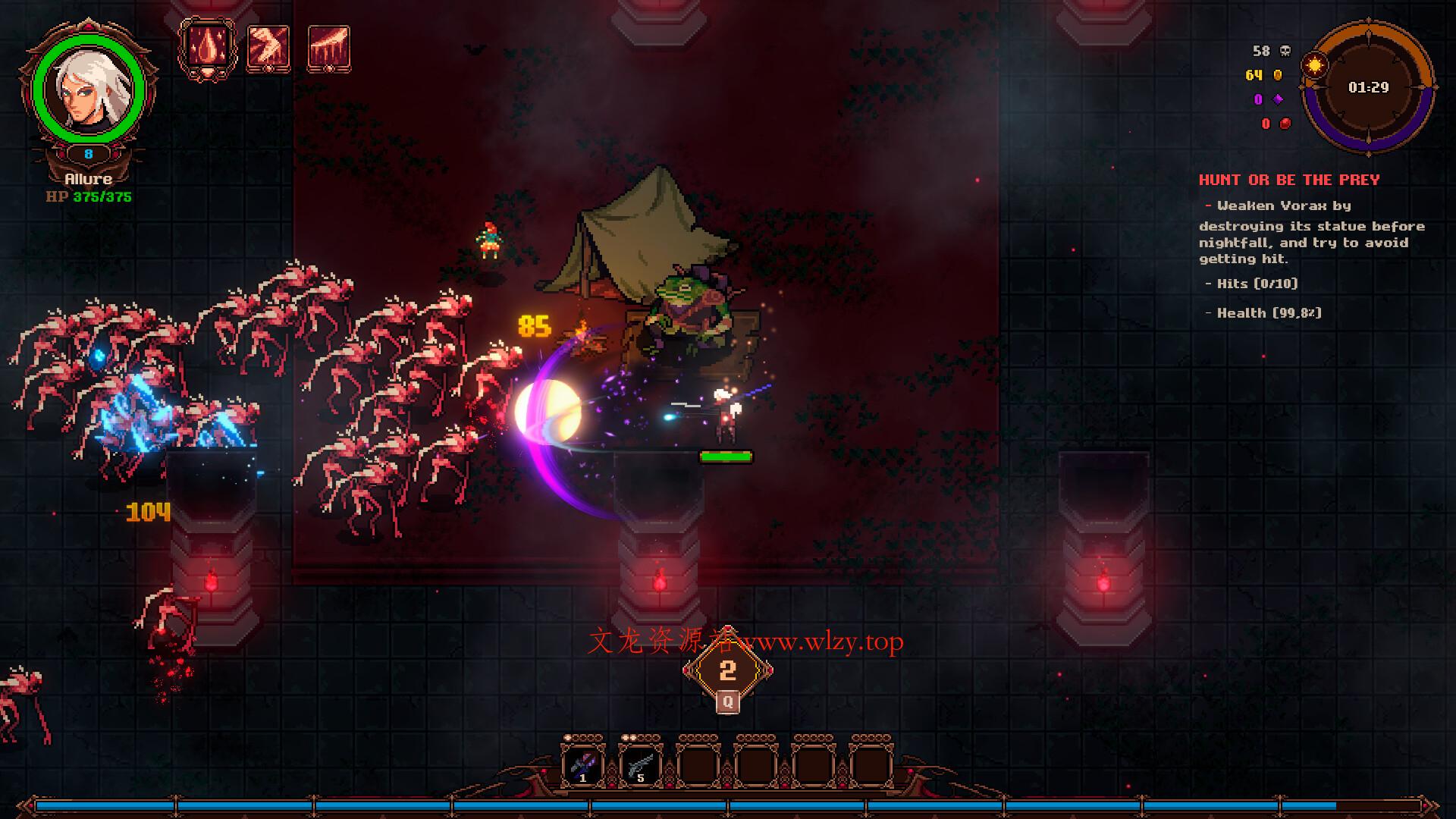
Task: Select the grey gun weapon slot
Action: [x=640, y=766]
